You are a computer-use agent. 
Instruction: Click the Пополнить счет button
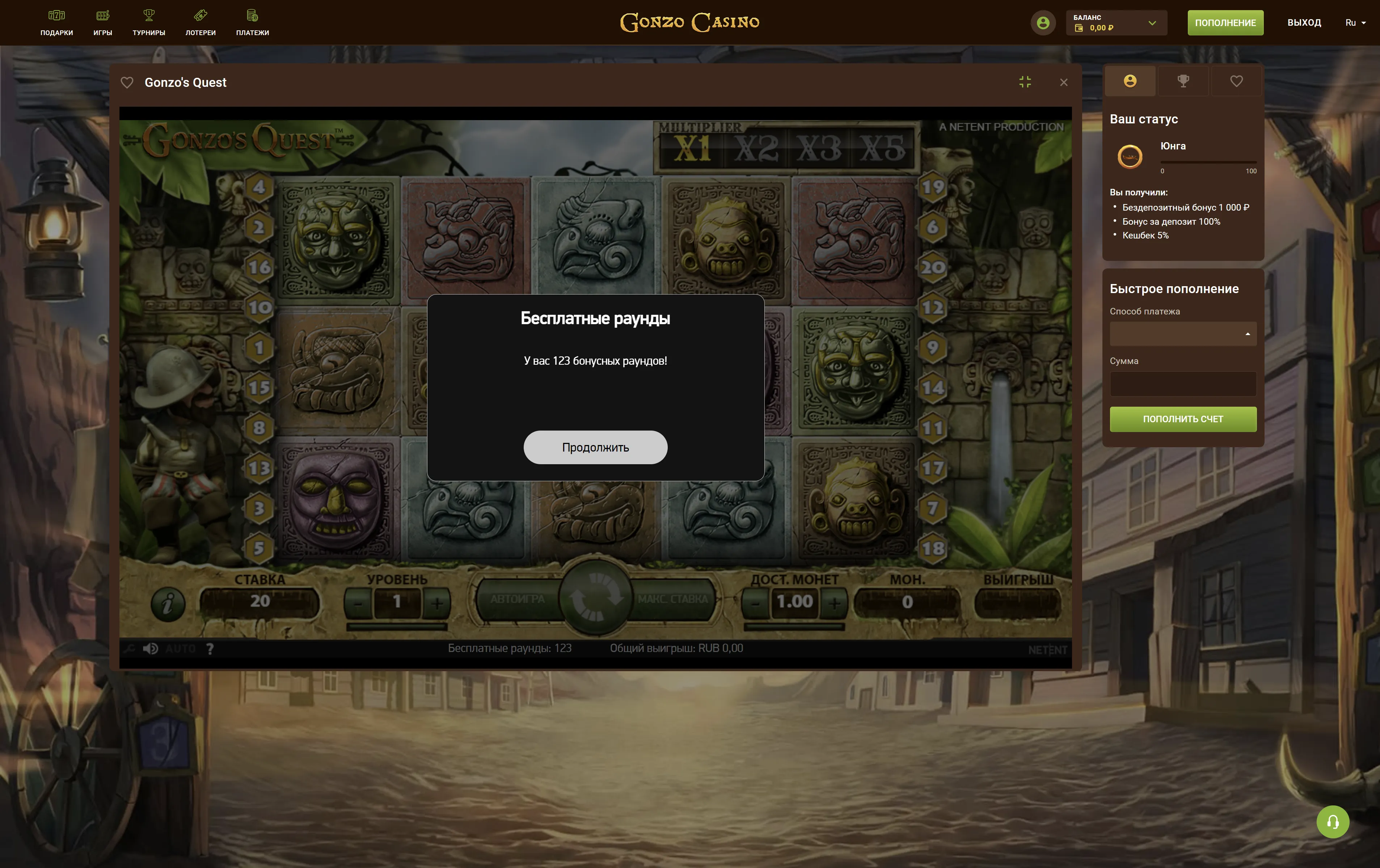click(x=1183, y=419)
